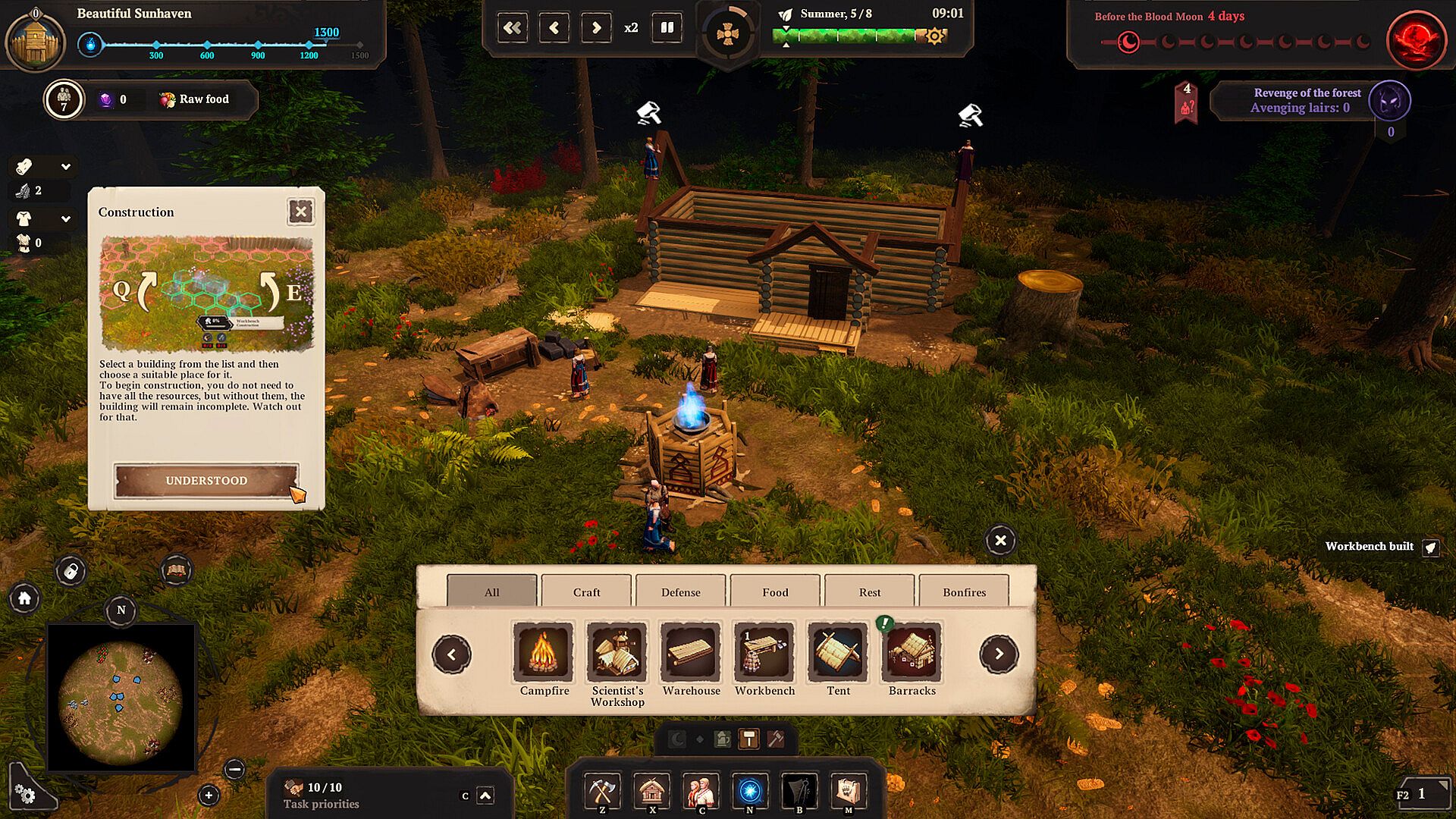The width and height of the screenshot is (1456, 819).
Task: Pick the Warehouse for construction
Action: pos(690,652)
